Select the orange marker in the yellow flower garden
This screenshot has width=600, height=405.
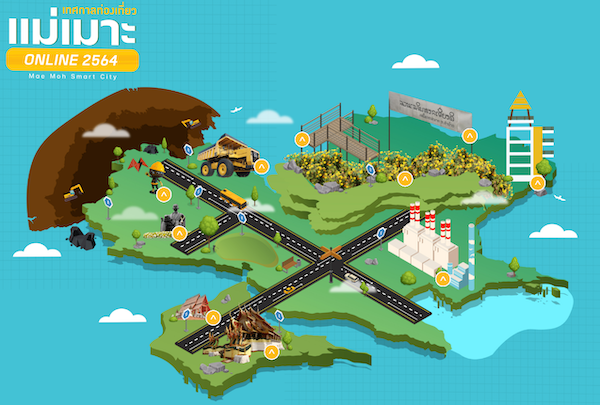(404, 179)
